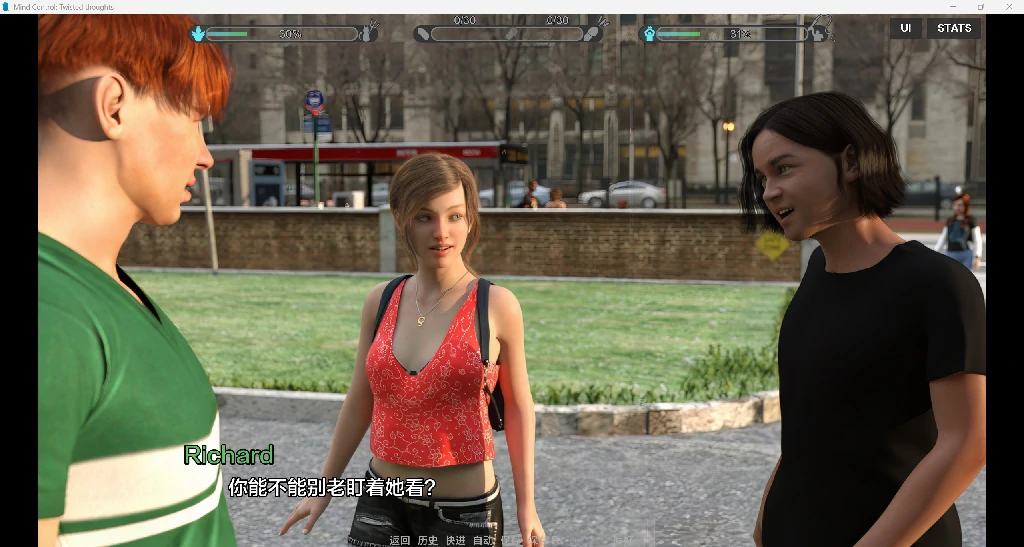Toggle the UI button
Viewport: 1024px width, 547px height.
tap(905, 28)
